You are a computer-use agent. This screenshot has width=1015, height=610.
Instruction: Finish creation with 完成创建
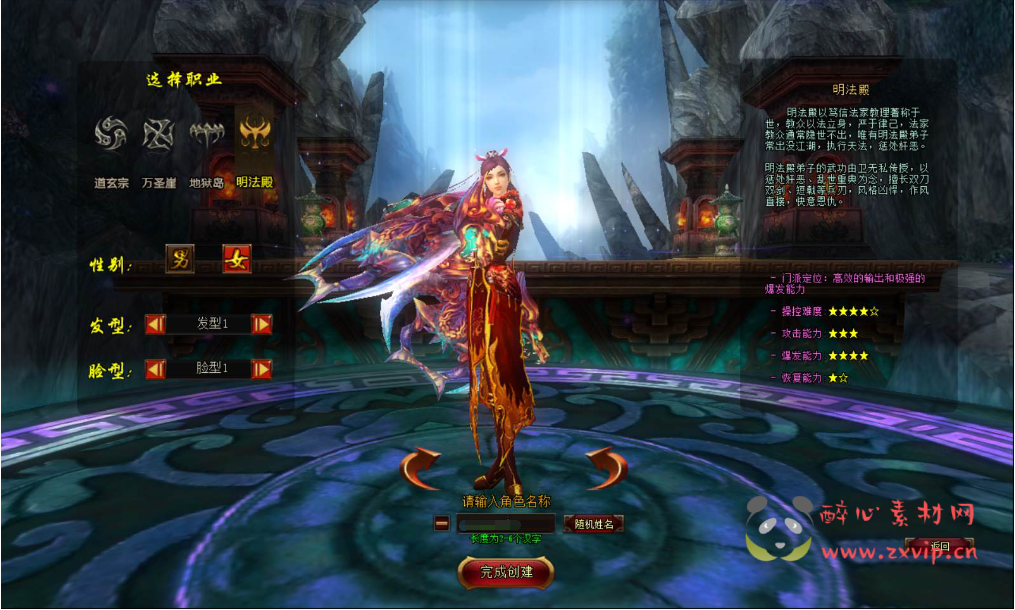click(x=506, y=572)
